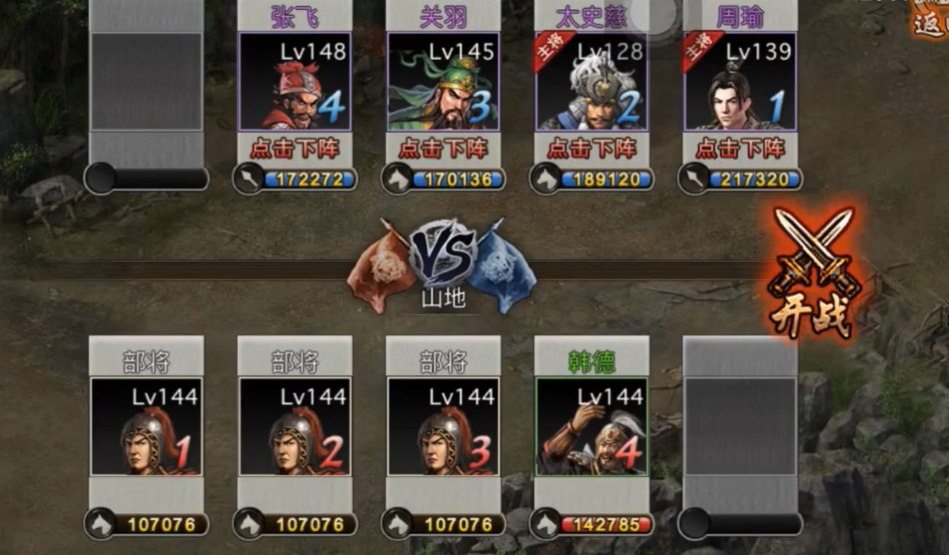Image resolution: width=949 pixels, height=555 pixels.
Task: Take 周瑜 off the formation
Action: click(740, 148)
